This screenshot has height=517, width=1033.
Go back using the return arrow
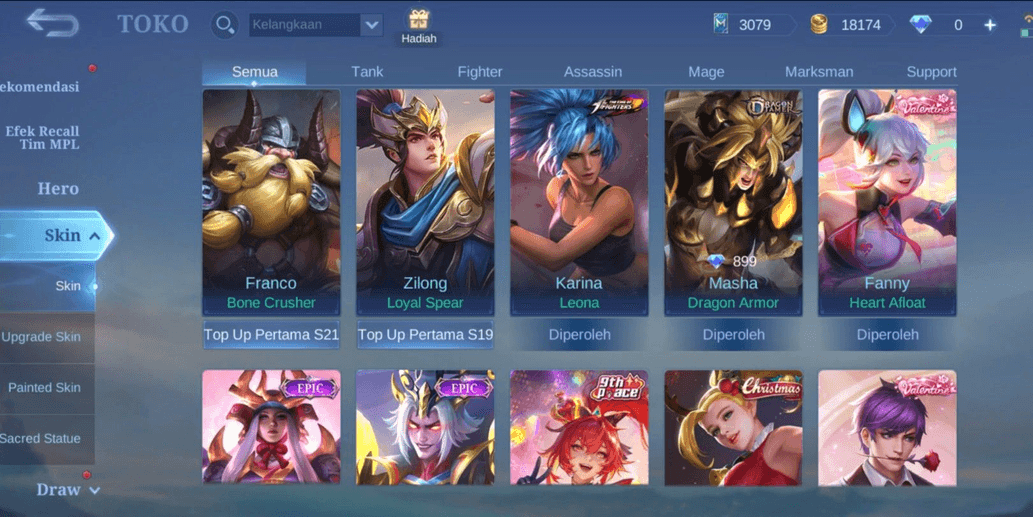tap(52, 23)
